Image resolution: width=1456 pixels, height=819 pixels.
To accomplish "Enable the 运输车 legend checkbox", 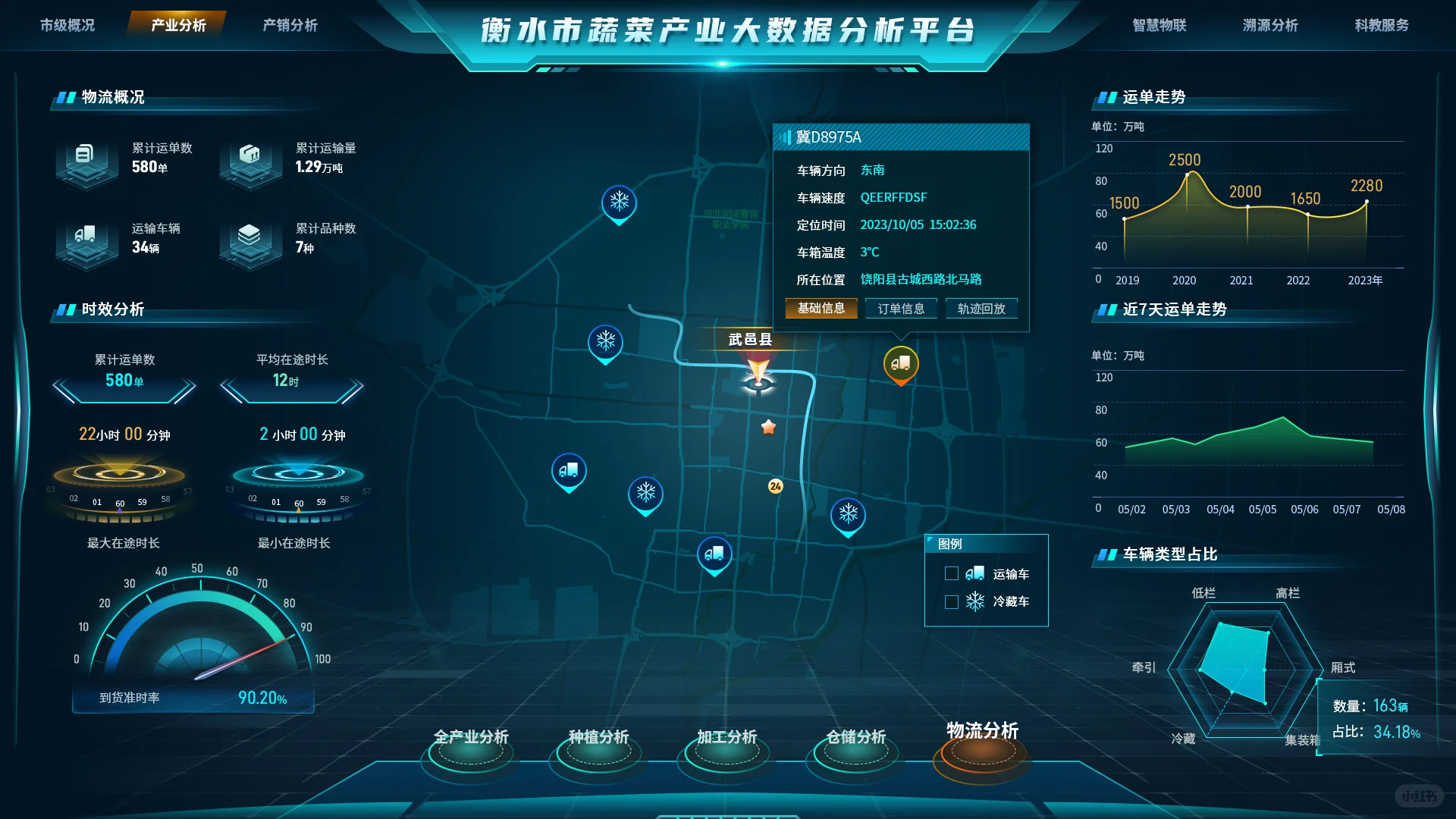I will 952,574.
